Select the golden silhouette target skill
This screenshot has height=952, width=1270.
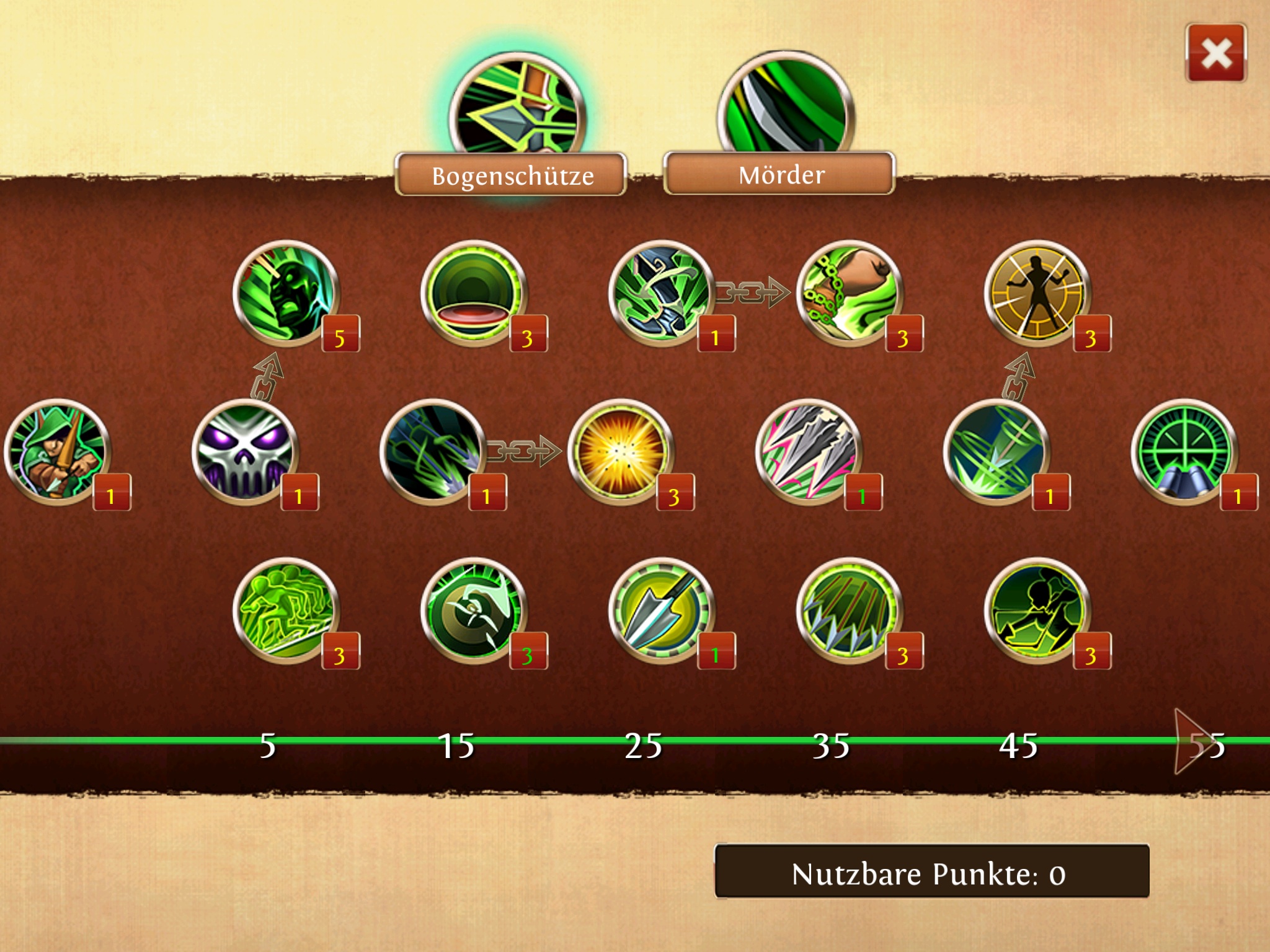(x=1037, y=293)
